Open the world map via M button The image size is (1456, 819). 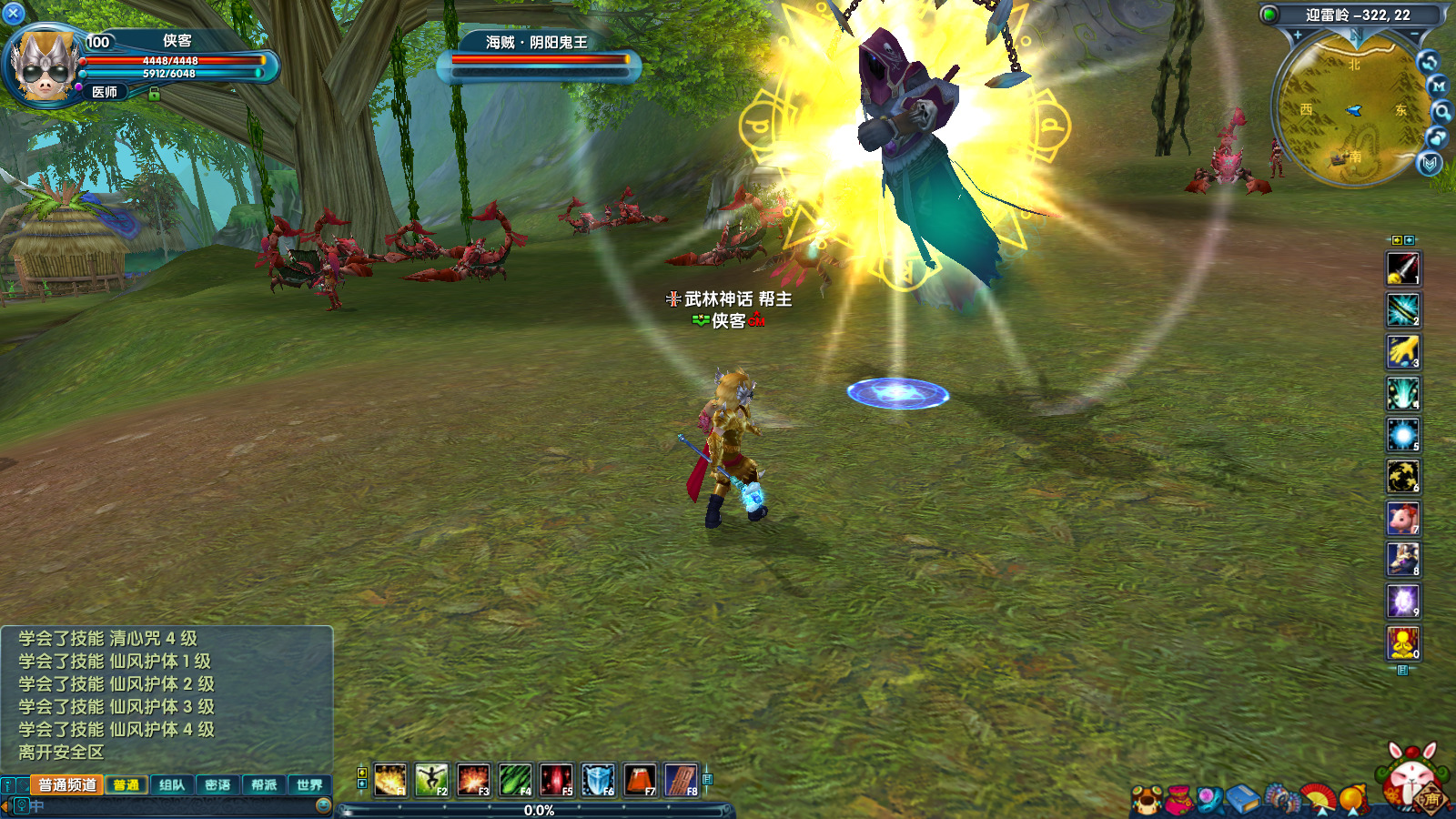tap(1439, 86)
